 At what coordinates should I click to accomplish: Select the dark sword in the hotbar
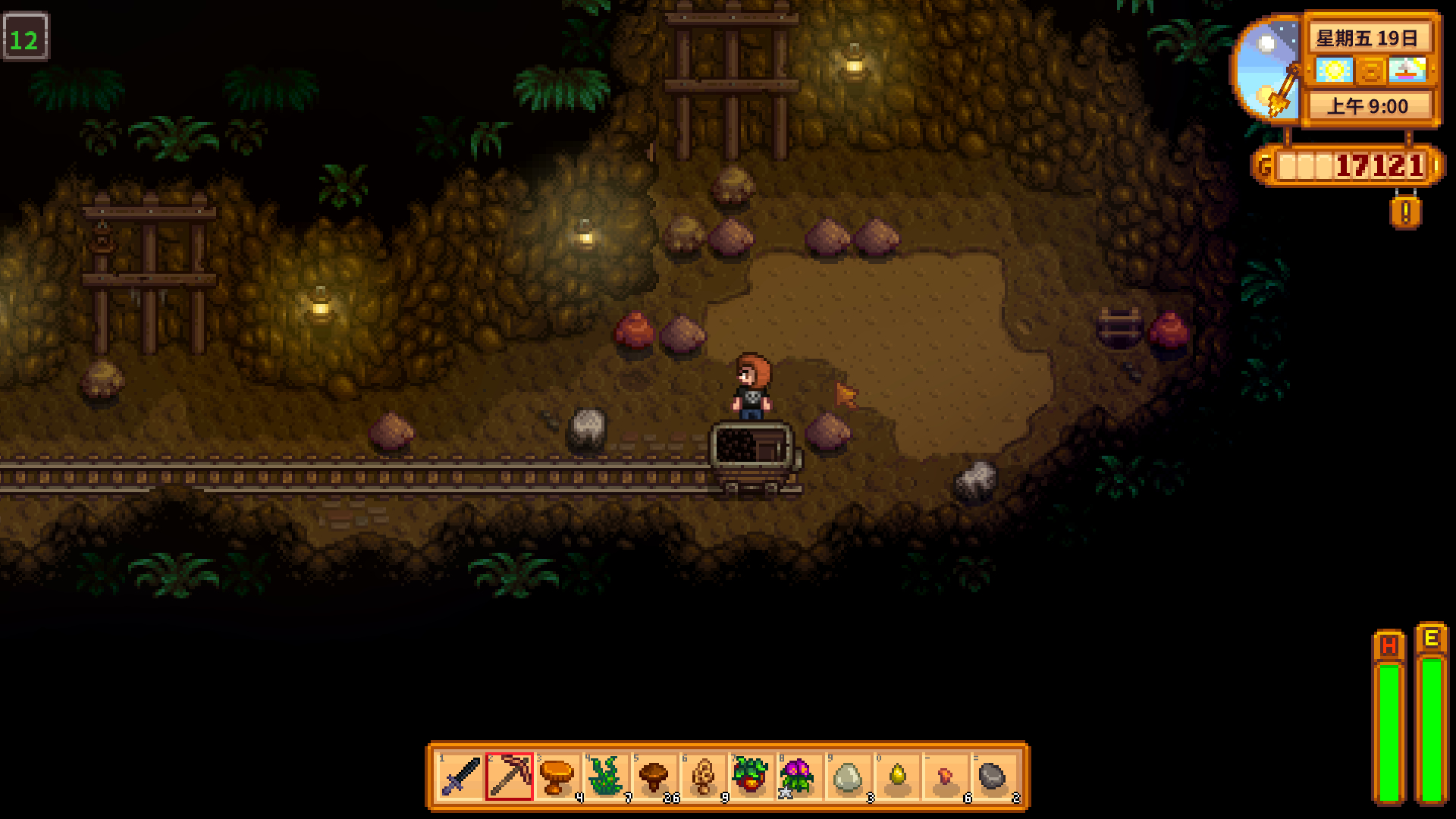pyautogui.click(x=460, y=777)
